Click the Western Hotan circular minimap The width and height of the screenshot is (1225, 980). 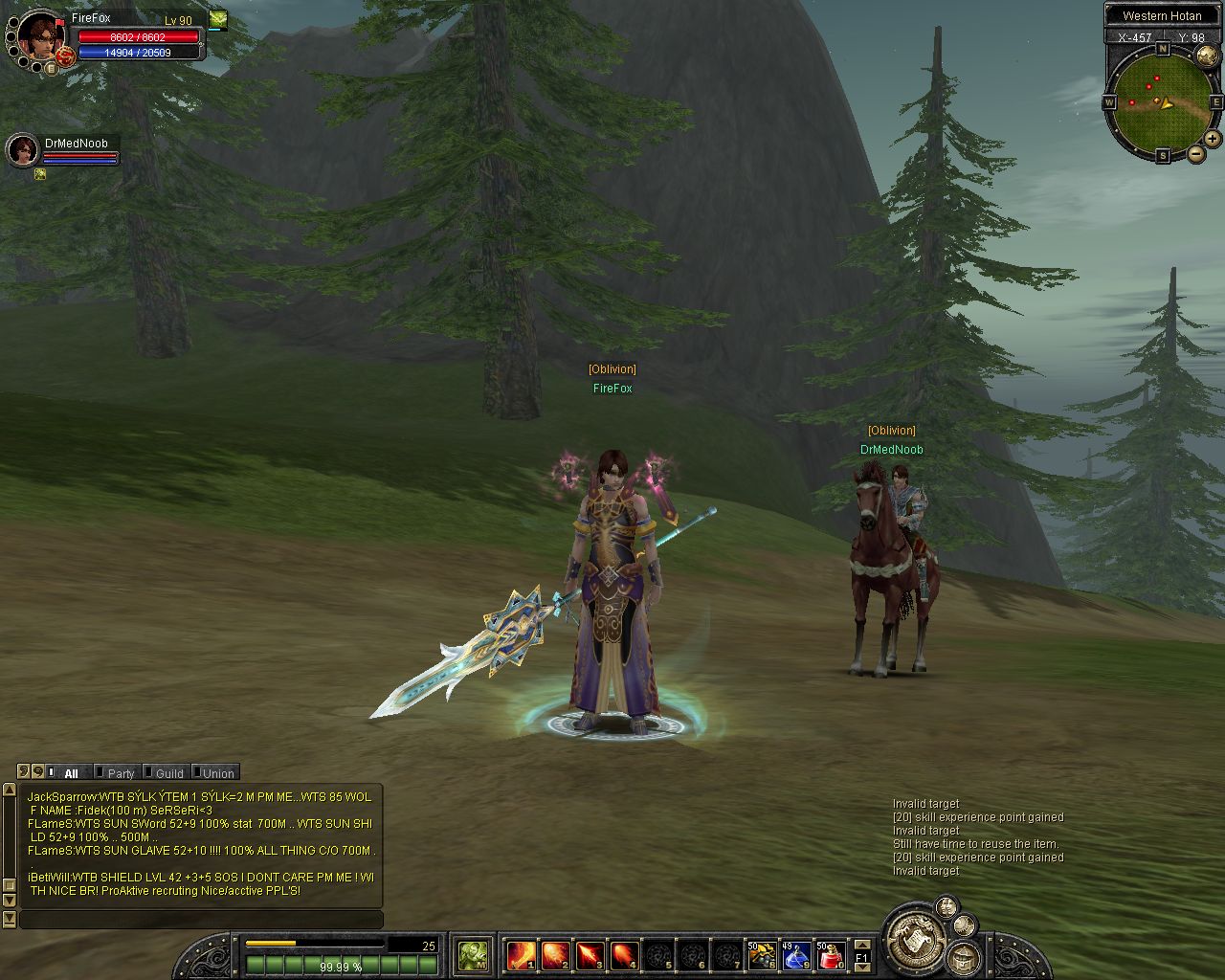click(1161, 100)
